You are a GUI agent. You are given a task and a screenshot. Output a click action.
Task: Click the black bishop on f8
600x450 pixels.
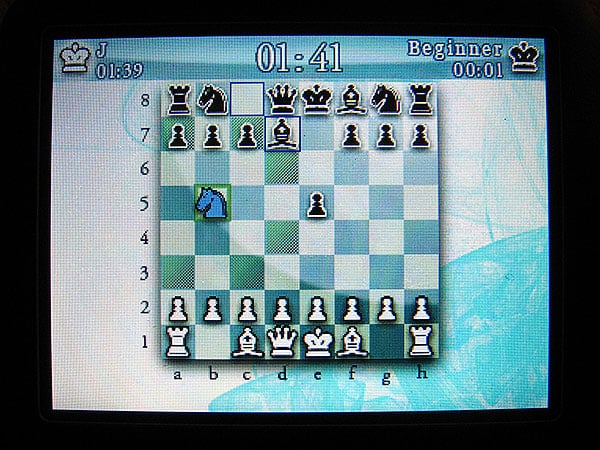pyautogui.click(x=352, y=99)
